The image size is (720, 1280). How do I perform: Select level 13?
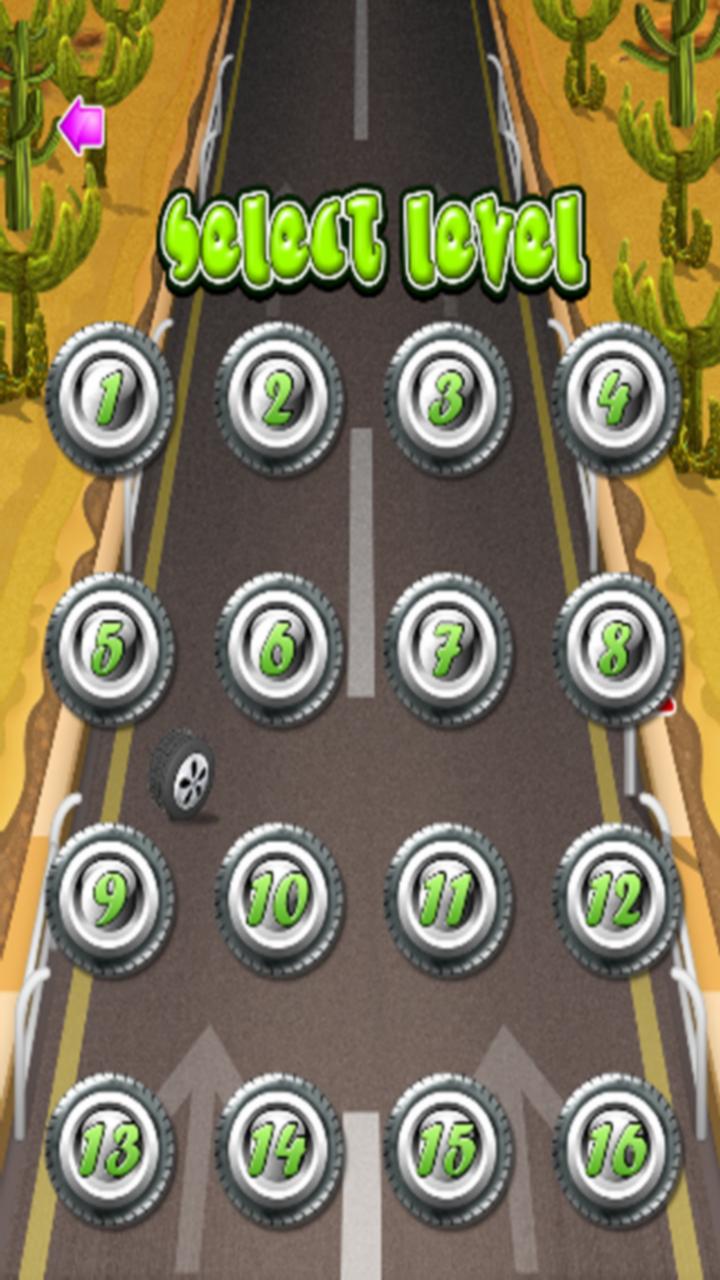click(110, 1150)
